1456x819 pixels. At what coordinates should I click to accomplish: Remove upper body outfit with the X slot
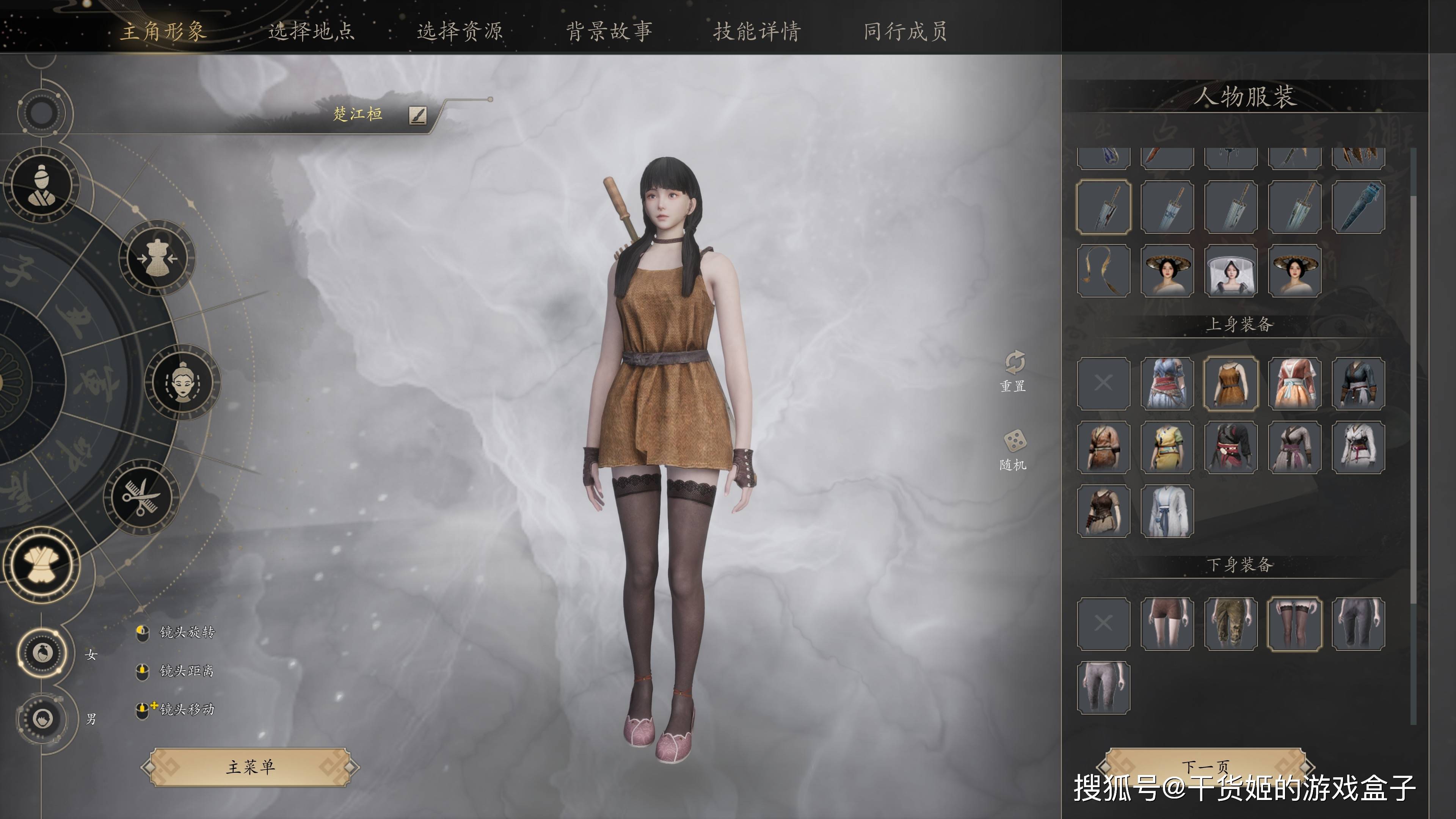pyautogui.click(x=1103, y=383)
